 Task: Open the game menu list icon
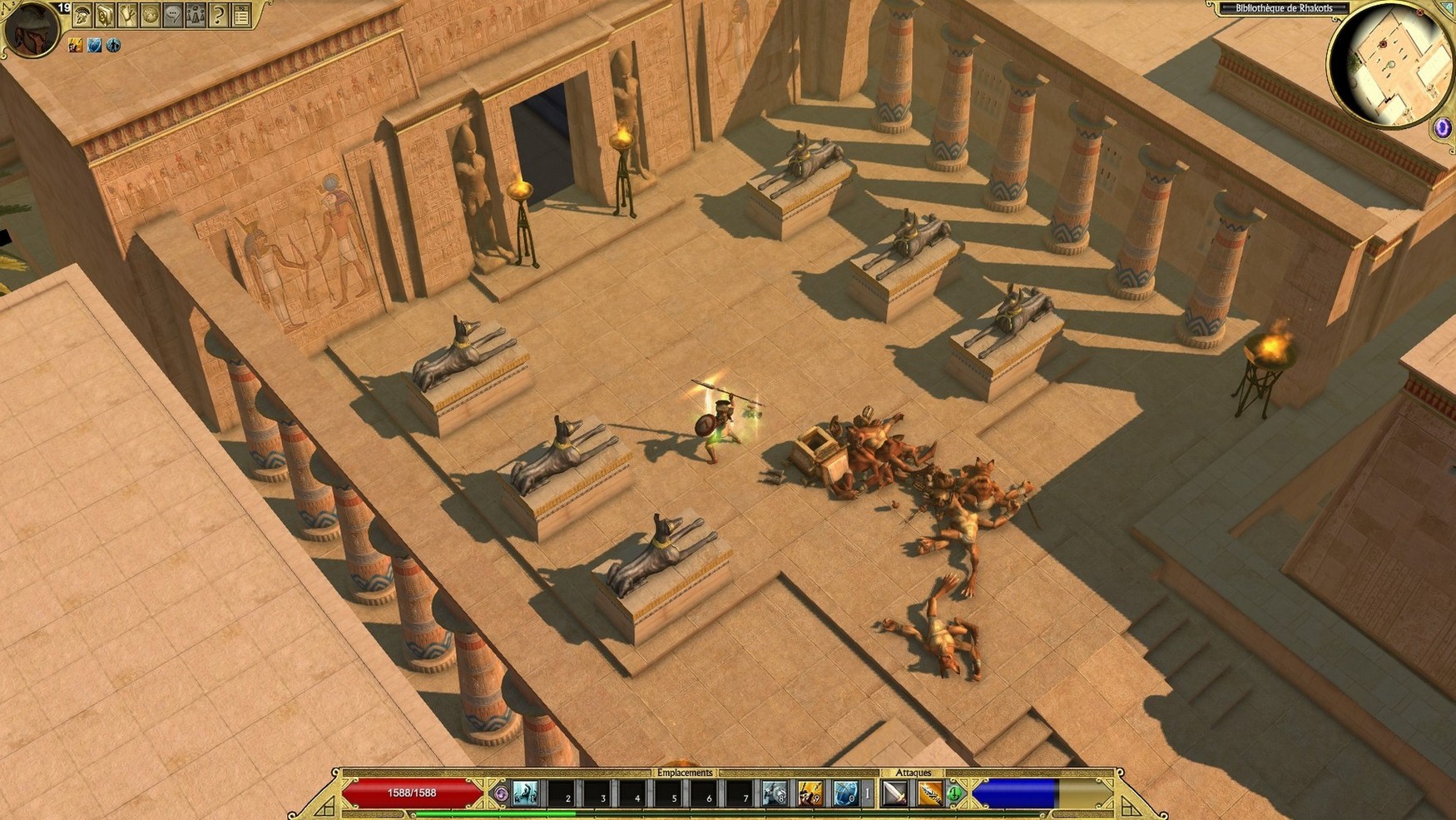tap(241, 15)
